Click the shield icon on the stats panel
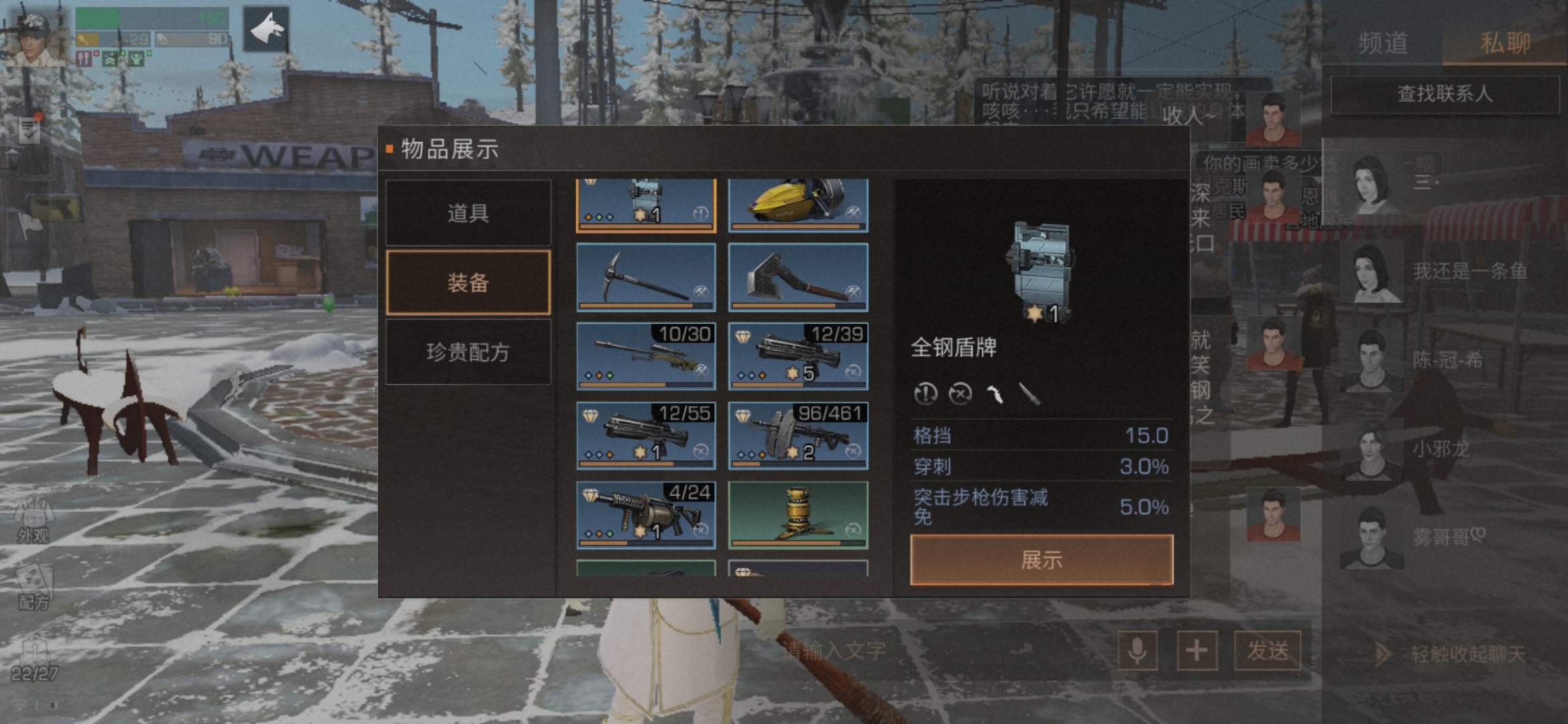Image resolution: width=1568 pixels, height=724 pixels. (1042, 268)
